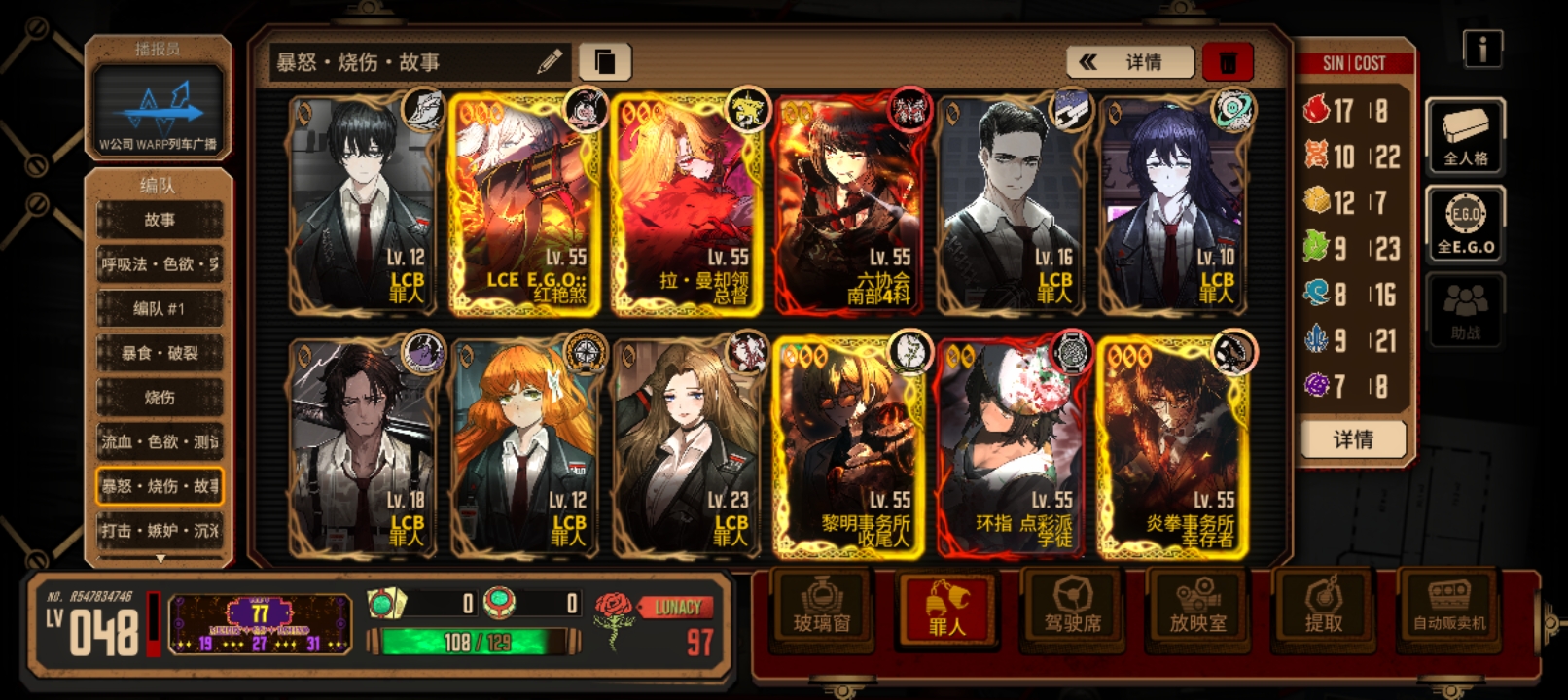Screen dimensions: 1568x700
Task: Toggle the 助战 support option
Action: tap(1465, 311)
